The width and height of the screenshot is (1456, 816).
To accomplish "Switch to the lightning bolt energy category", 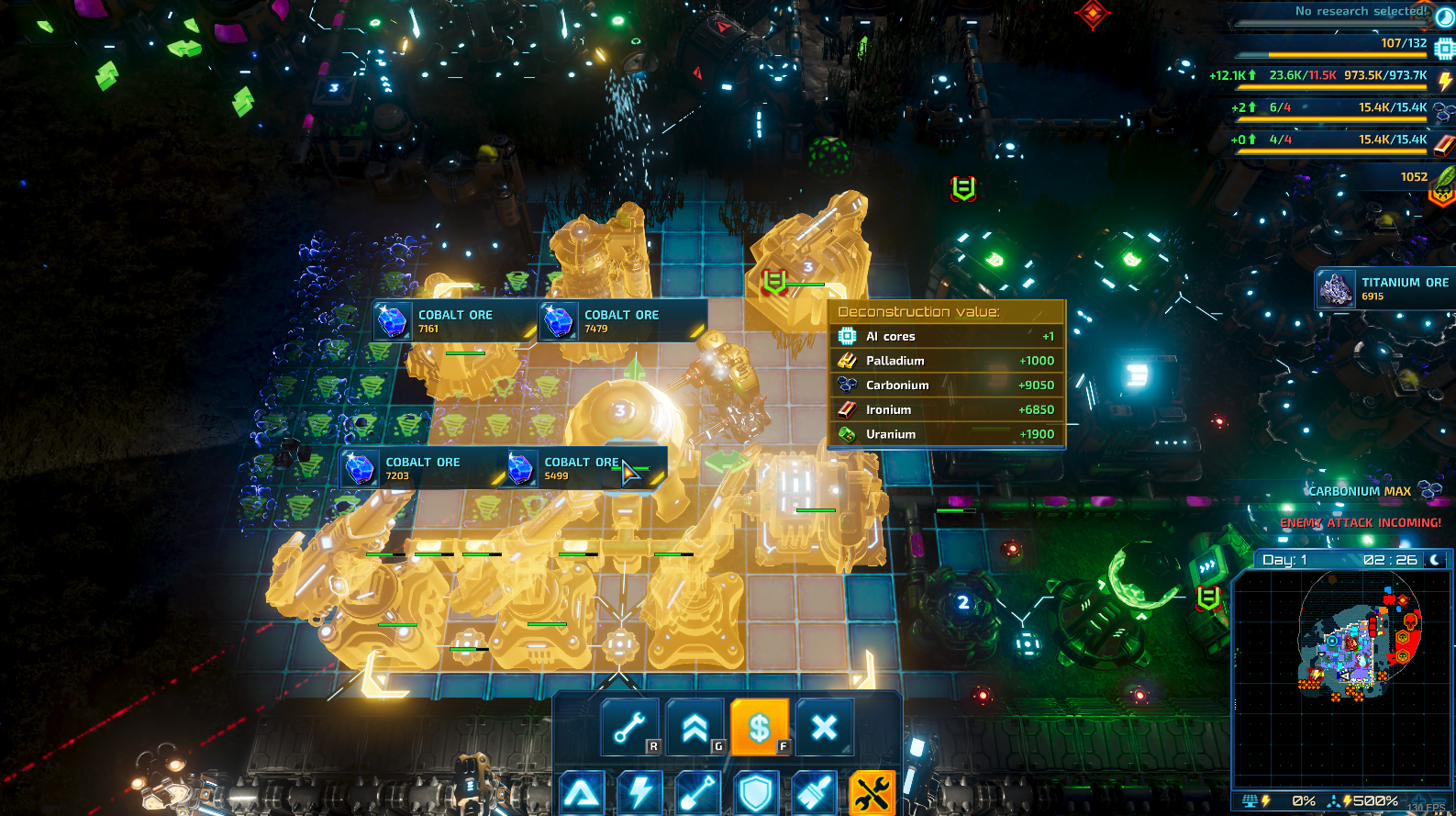I will click(639, 793).
